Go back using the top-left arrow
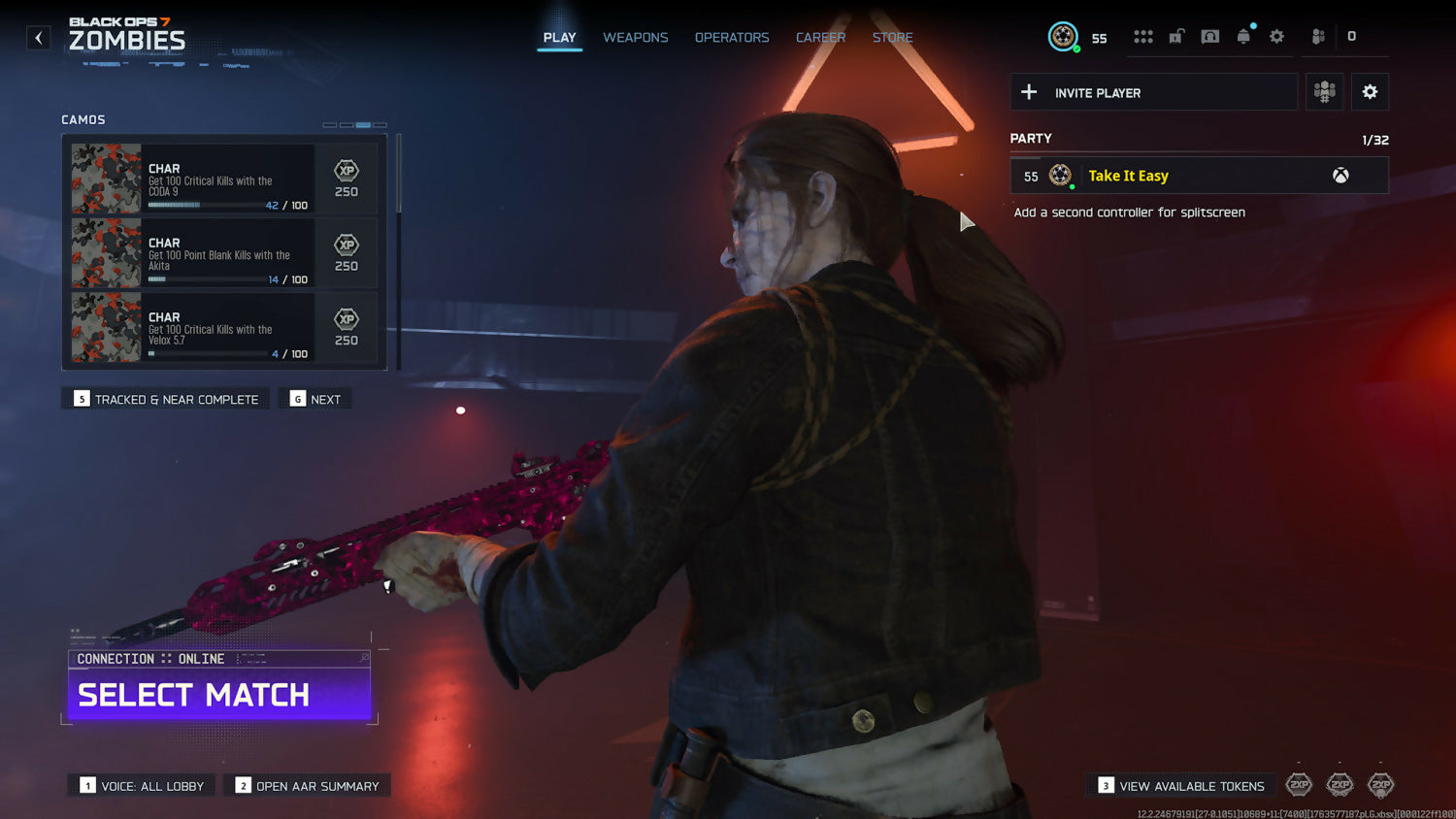 pos(39,38)
